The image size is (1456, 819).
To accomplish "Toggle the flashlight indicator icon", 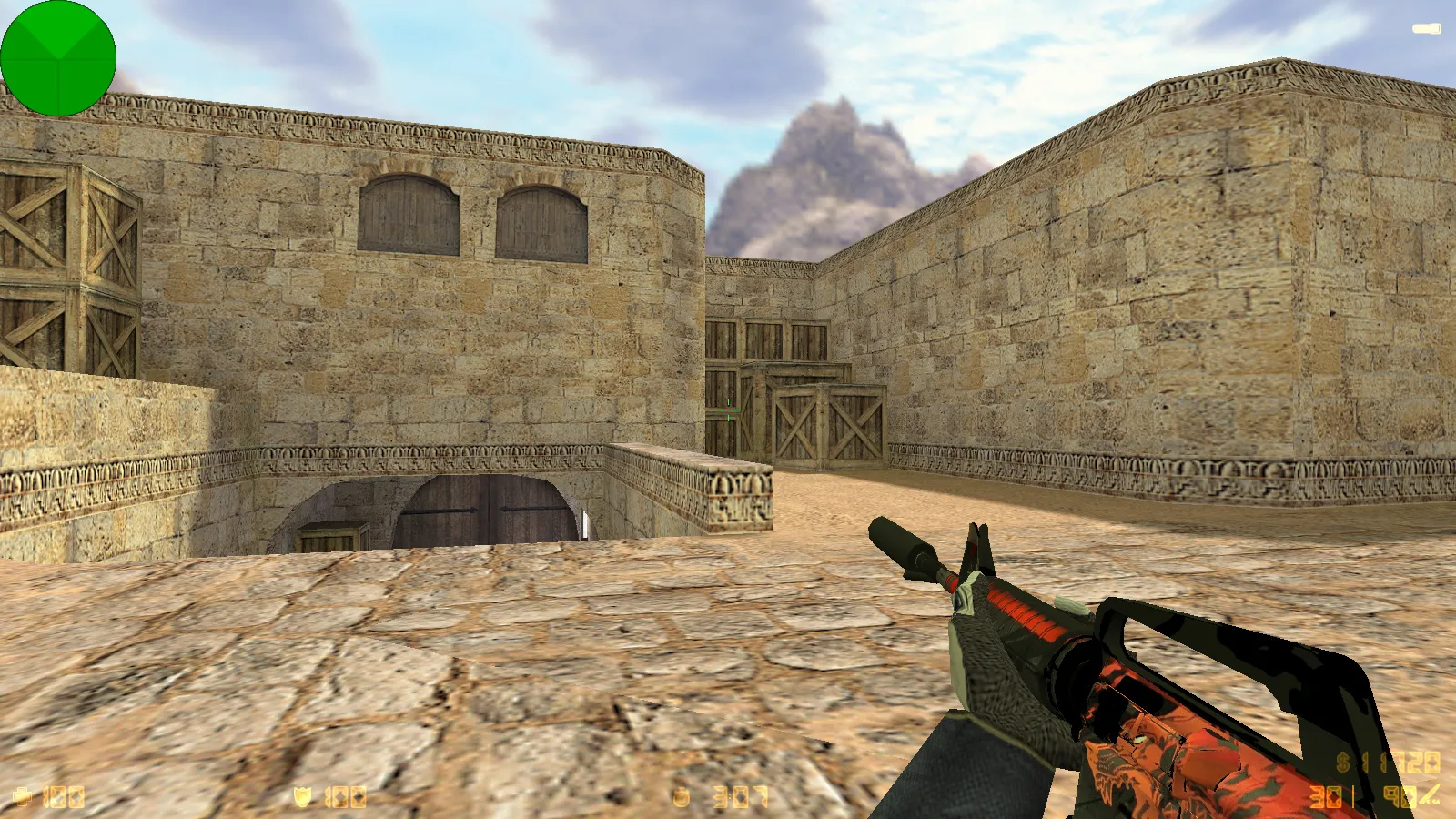I will pyautogui.click(x=1426, y=29).
